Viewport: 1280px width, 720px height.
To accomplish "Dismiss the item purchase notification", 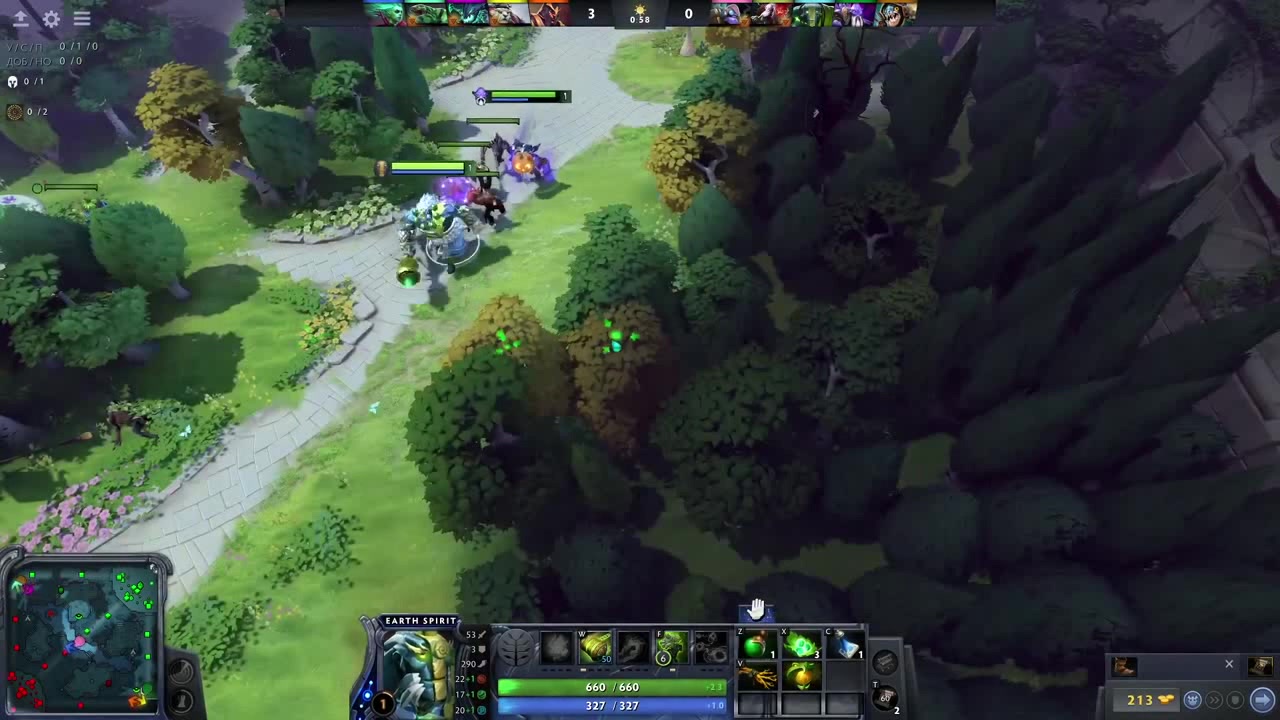I will [x=1229, y=664].
